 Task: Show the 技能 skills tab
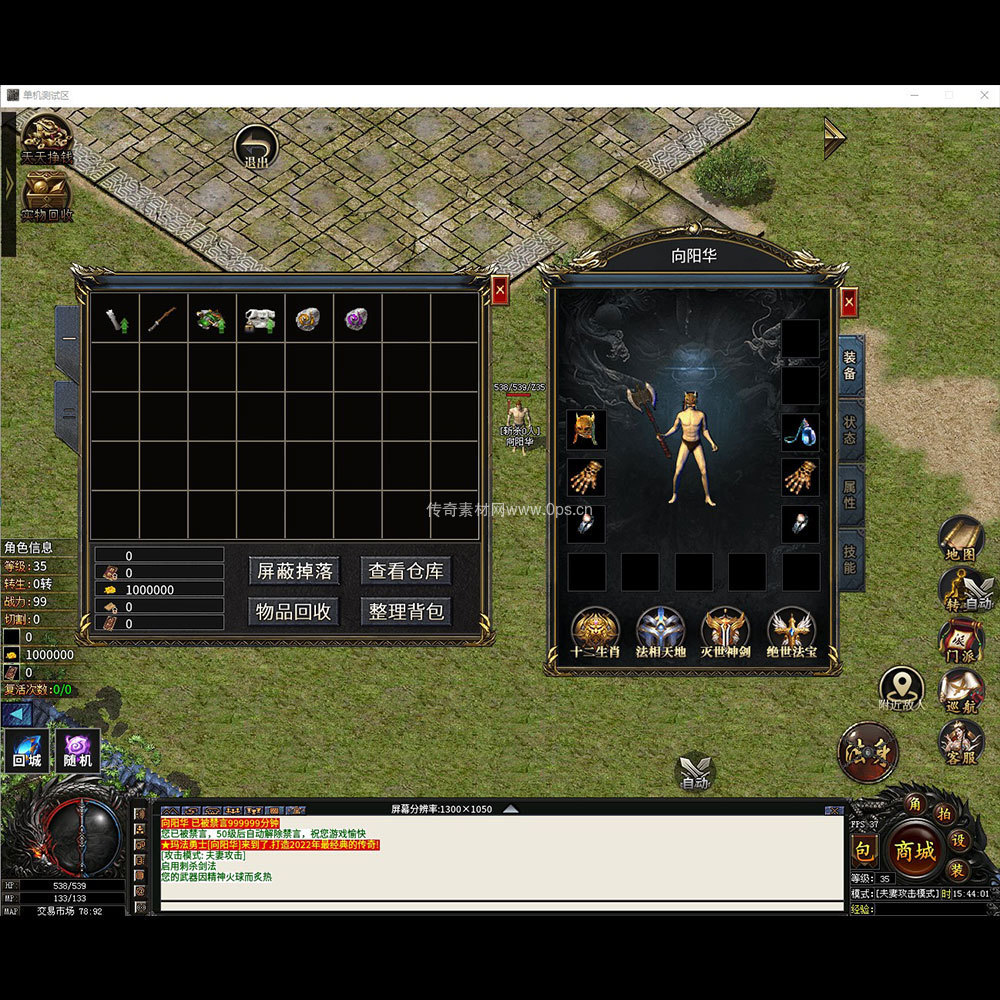coord(850,559)
